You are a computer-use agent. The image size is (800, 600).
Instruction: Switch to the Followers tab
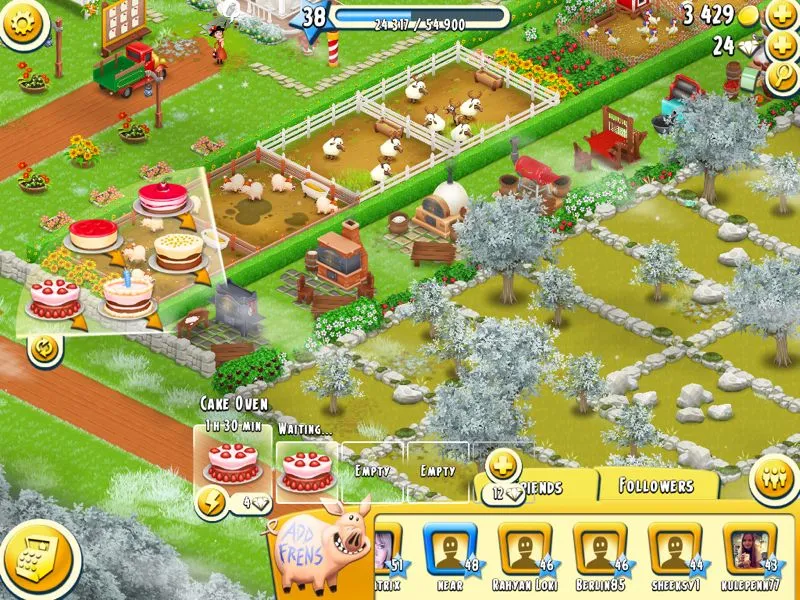coord(656,486)
